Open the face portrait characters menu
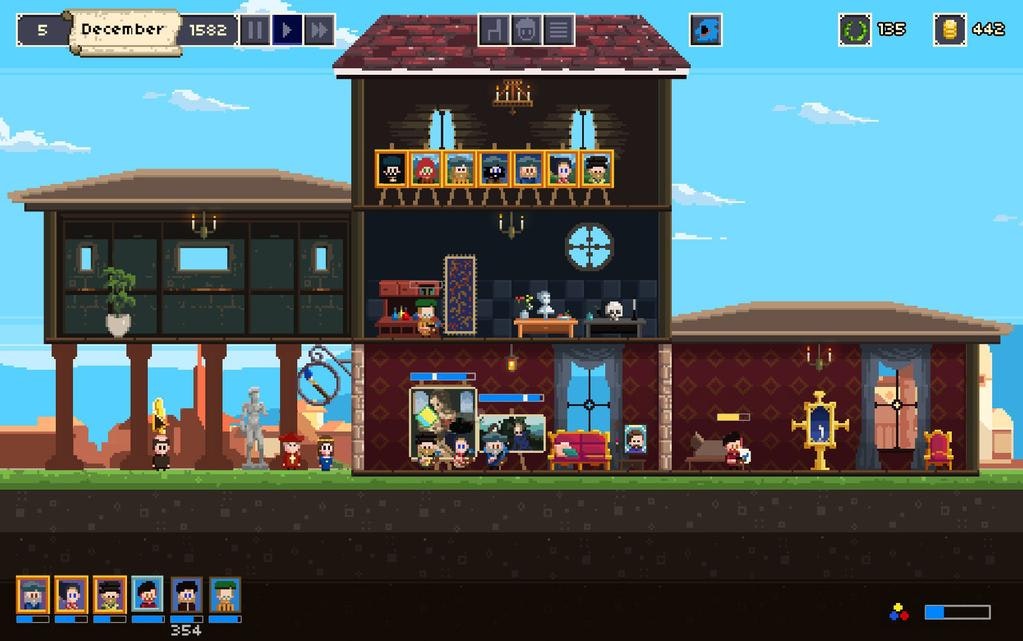 pyautogui.click(x=526, y=30)
